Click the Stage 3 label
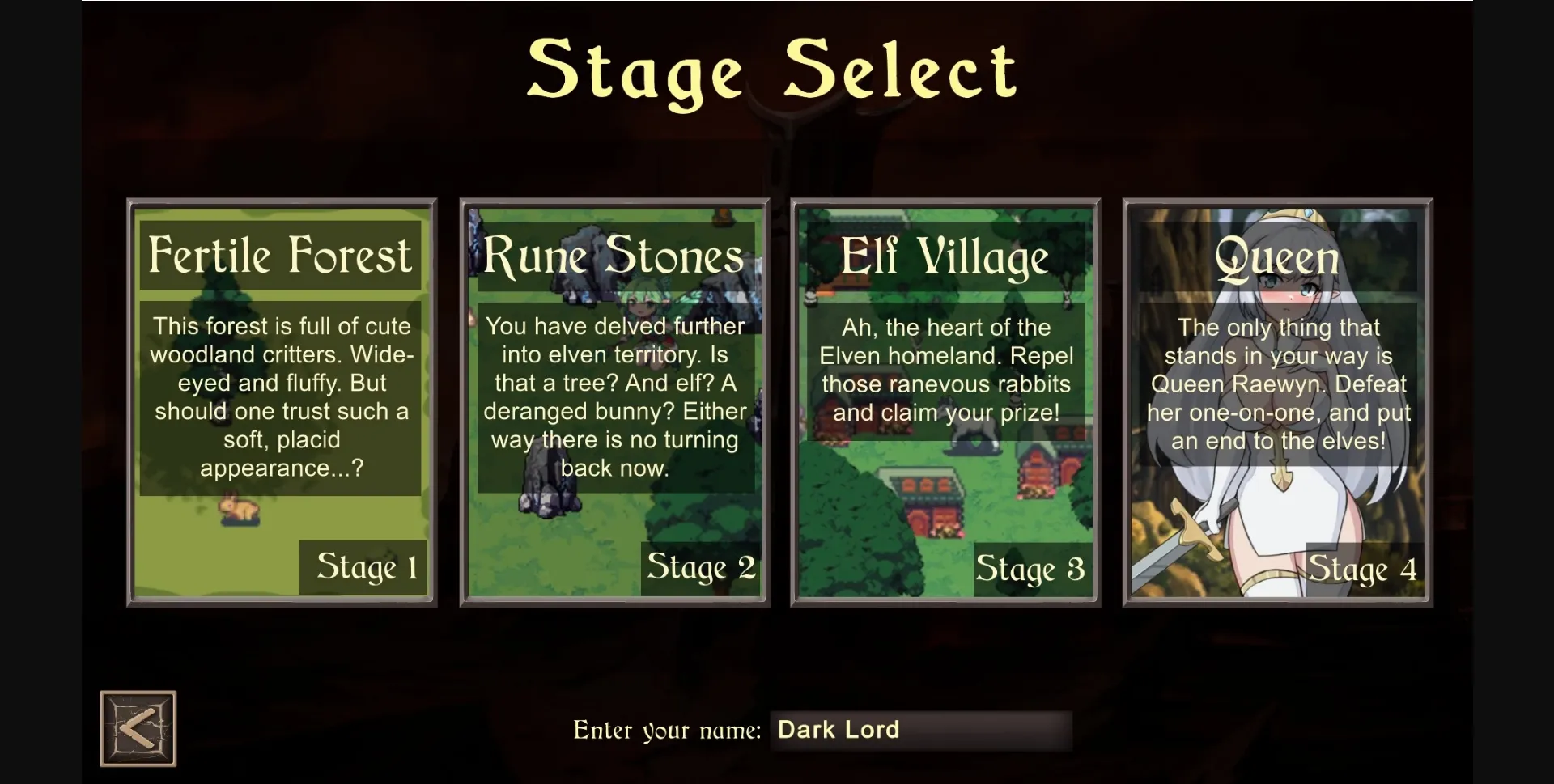 tap(1030, 568)
